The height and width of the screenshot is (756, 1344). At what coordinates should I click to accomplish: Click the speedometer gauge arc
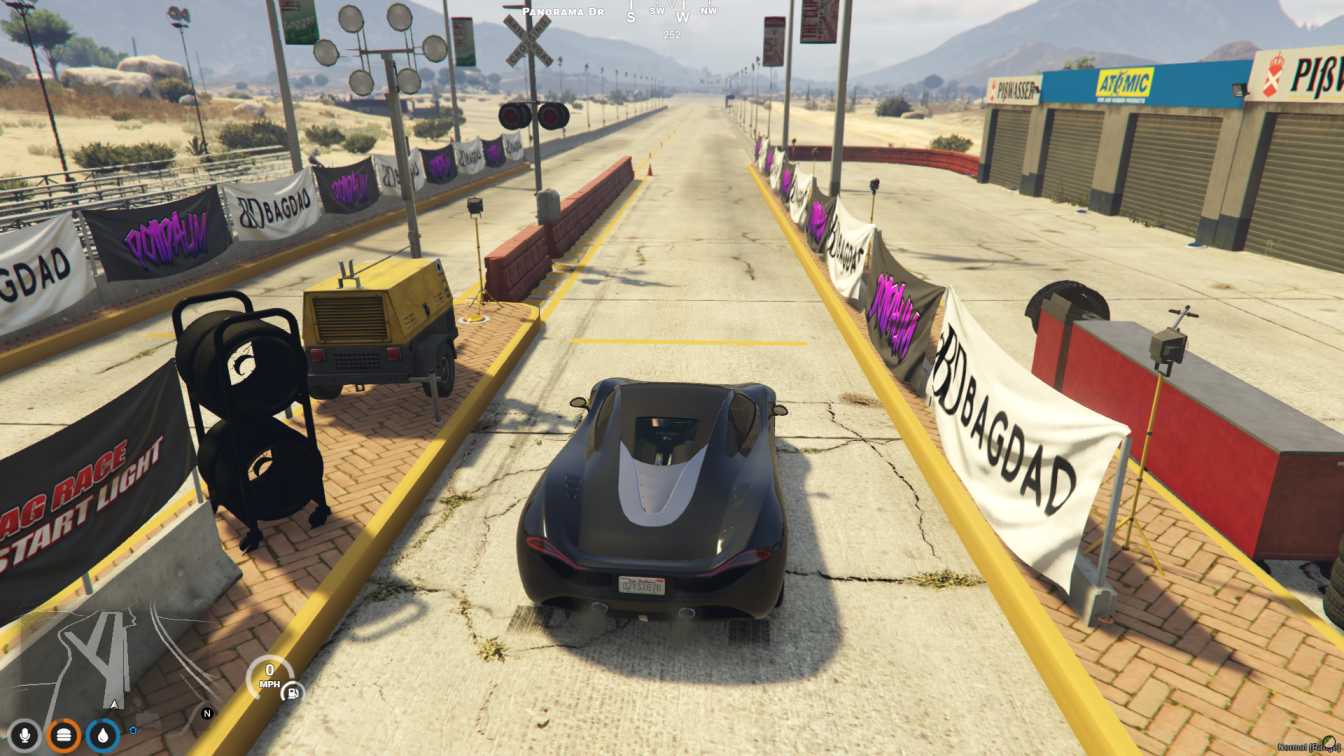click(x=250, y=676)
